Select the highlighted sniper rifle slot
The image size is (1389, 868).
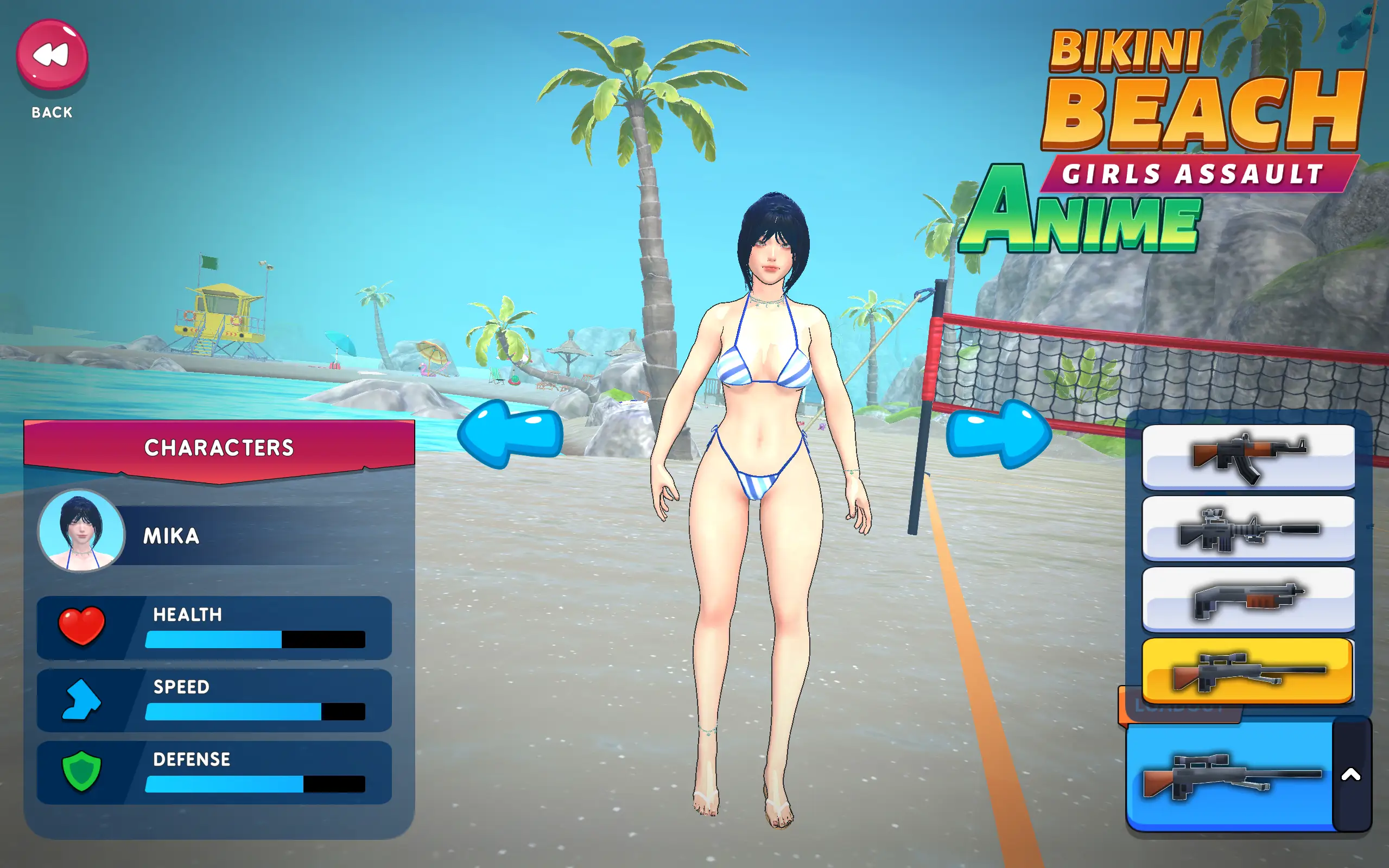[1248, 670]
